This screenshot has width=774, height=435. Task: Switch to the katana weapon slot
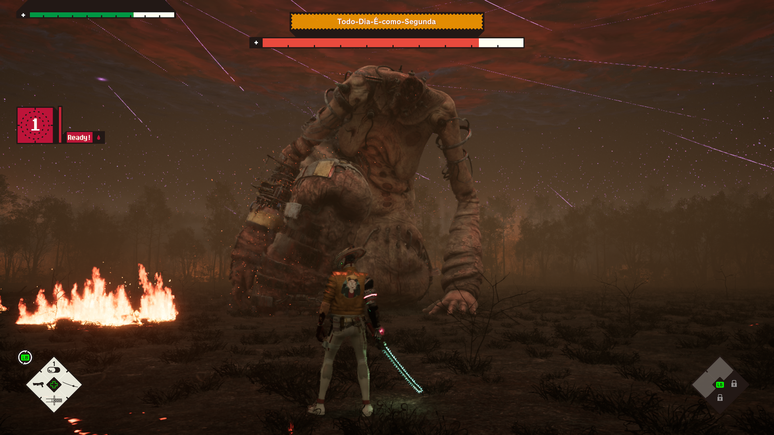pyautogui.click(x=69, y=384)
